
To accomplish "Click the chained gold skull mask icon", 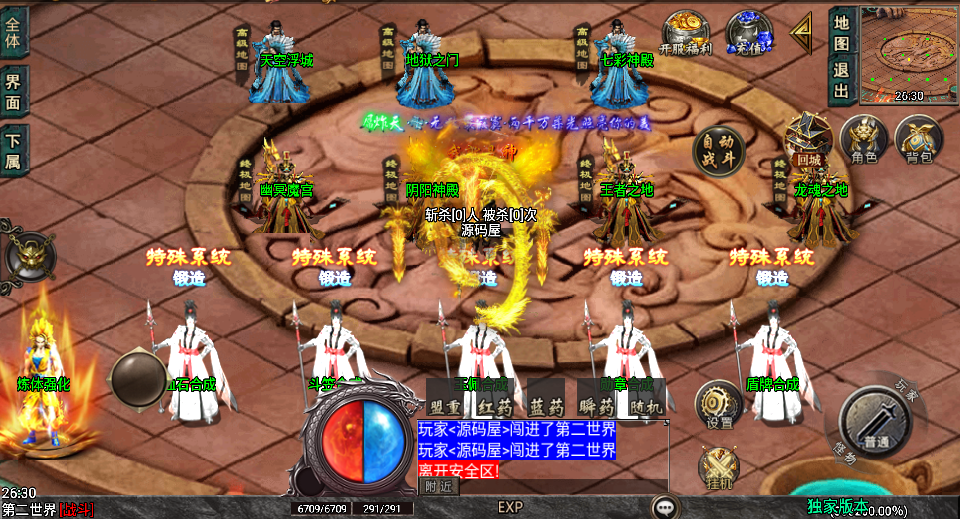I will 30,257.
